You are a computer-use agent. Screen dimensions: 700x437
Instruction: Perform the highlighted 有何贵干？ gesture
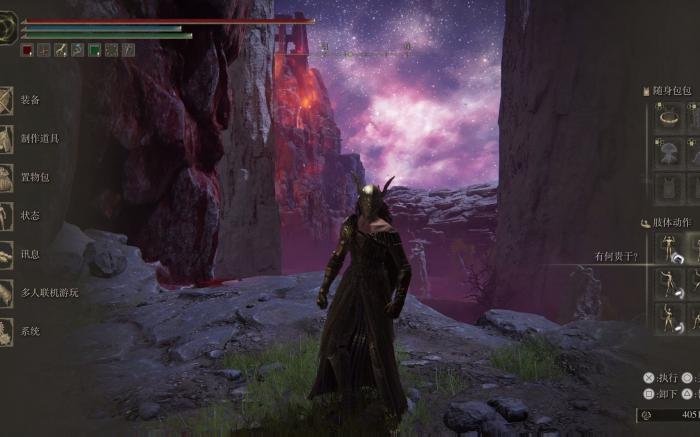pos(669,250)
